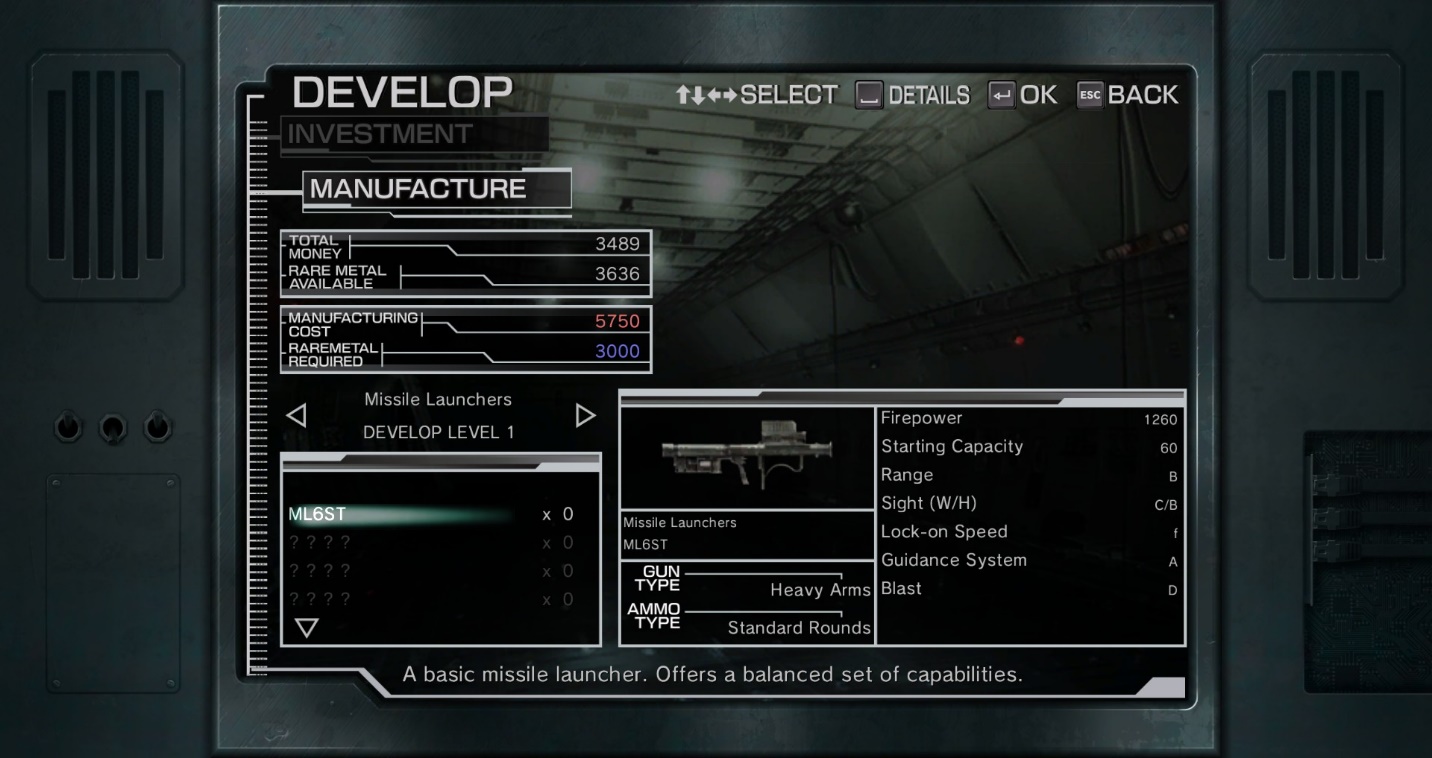Click the left arrow beside Missile Launchers

point(297,415)
